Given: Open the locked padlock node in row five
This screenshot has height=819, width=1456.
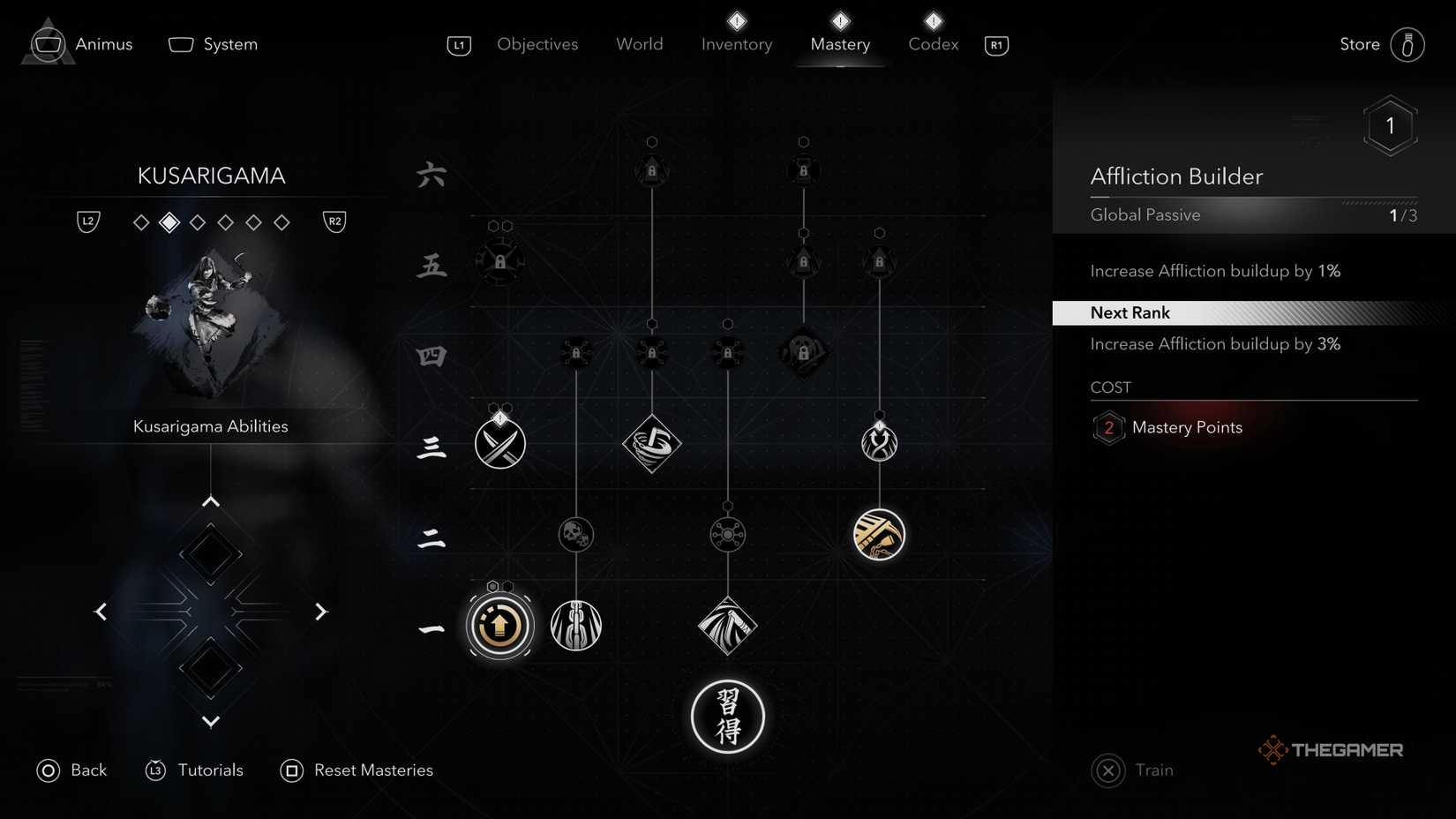Looking at the screenshot, I should [499, 260].
